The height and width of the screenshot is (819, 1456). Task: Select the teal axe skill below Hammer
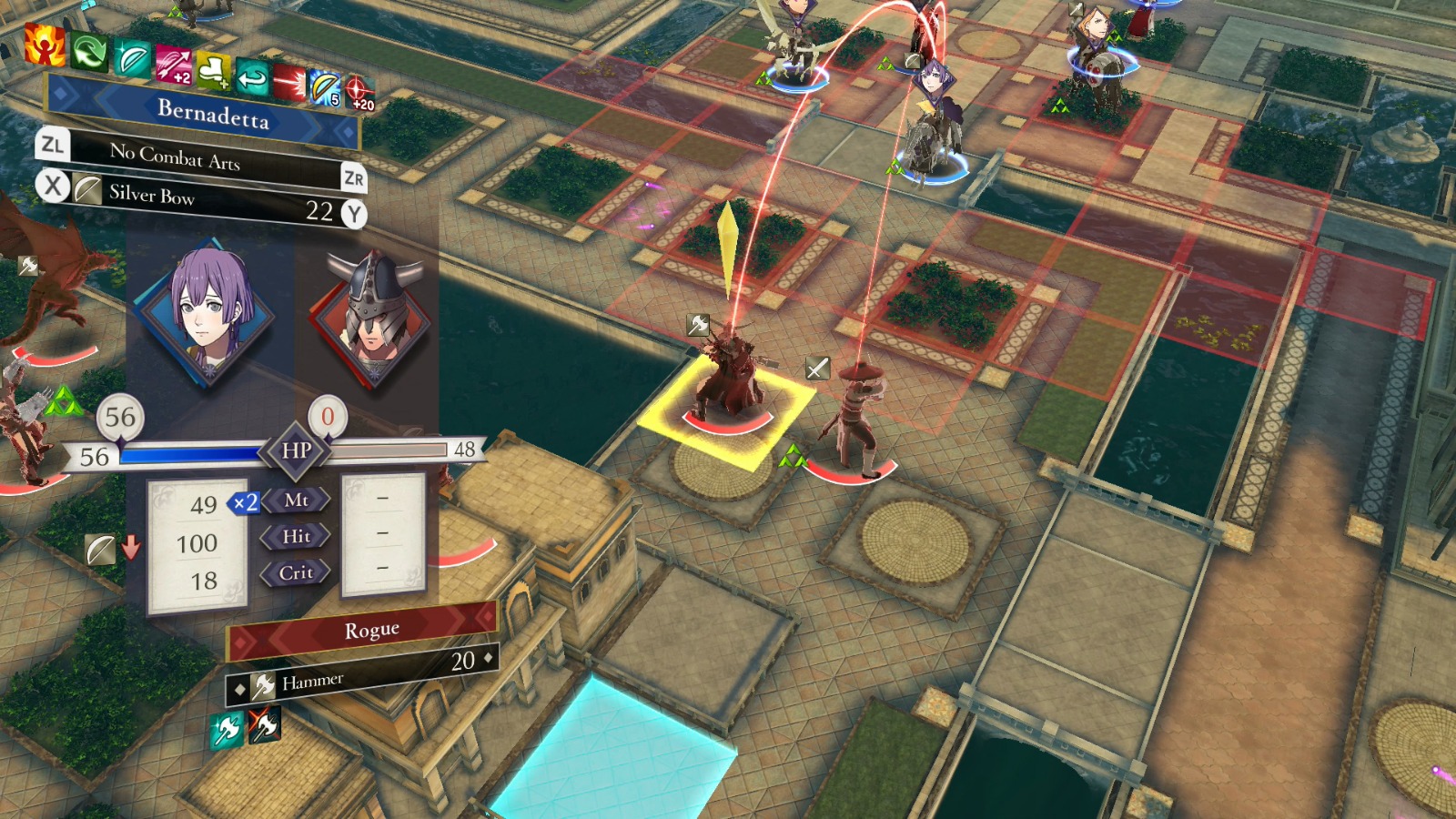point(226,730)
